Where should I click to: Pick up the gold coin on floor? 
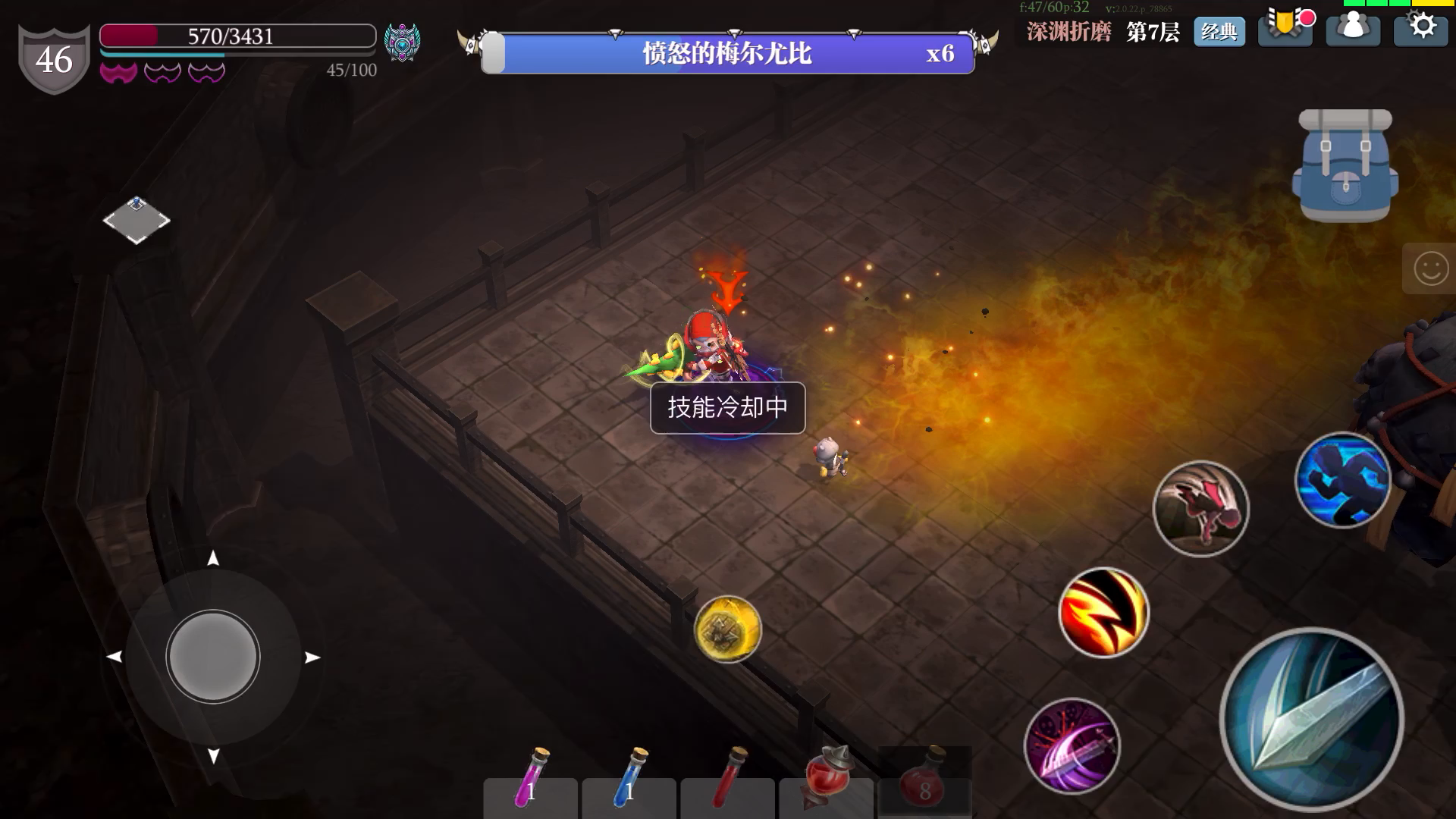coord(727,630)
